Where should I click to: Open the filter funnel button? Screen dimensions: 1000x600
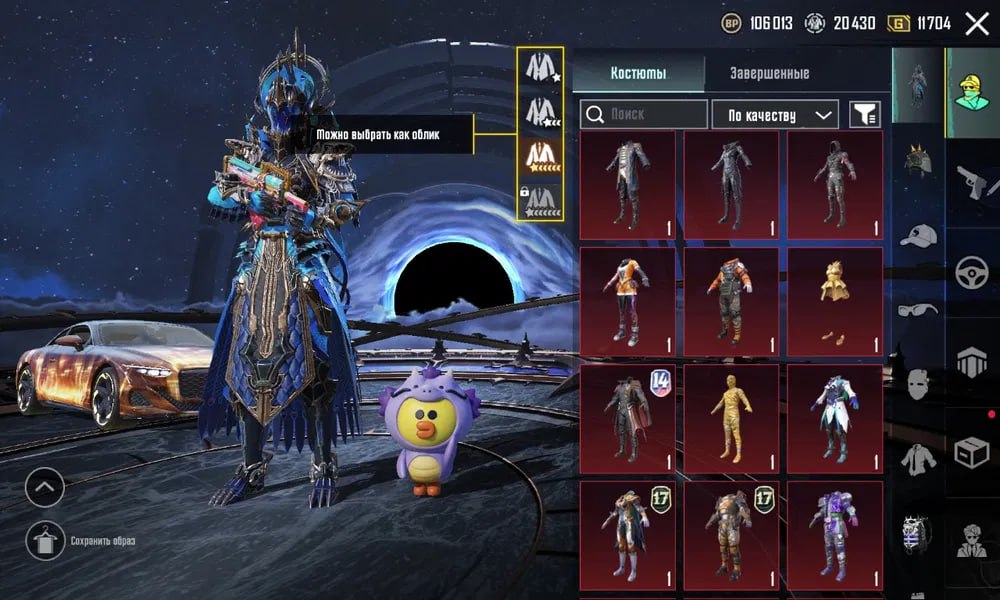(865, 115)
